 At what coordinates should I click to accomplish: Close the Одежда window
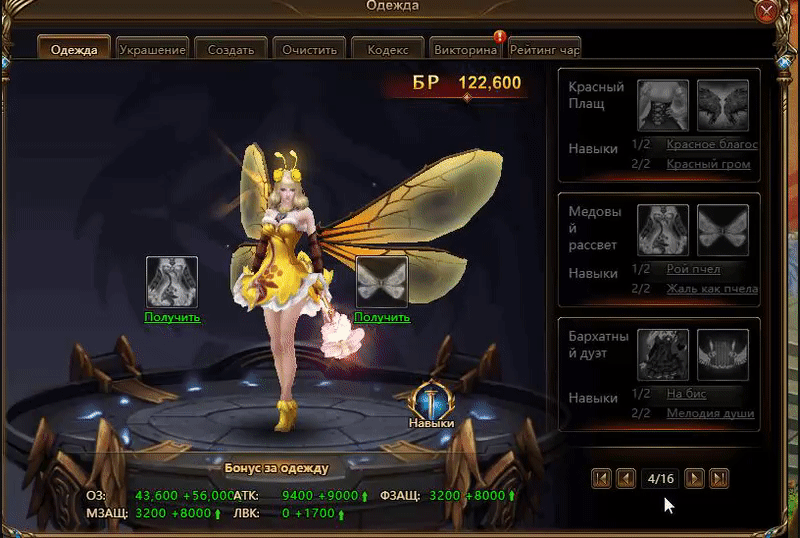[x=767, y=11]
